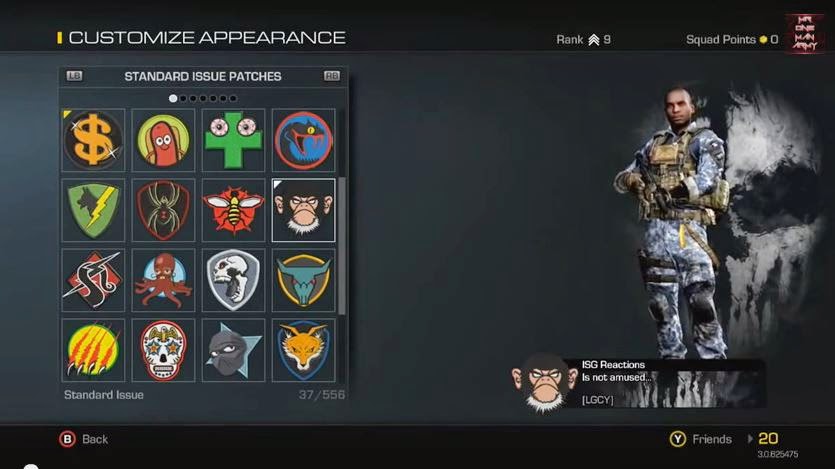835x469 pixels.
Task: Choose the green wolf shield patch
Action: click(x=93, y=210)
